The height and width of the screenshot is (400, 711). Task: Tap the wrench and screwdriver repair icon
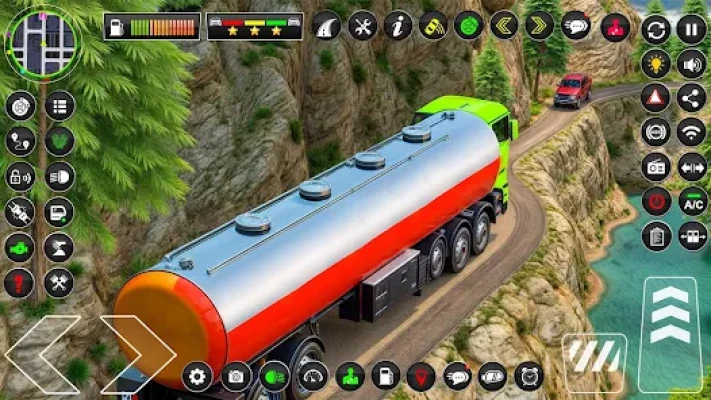362,25
